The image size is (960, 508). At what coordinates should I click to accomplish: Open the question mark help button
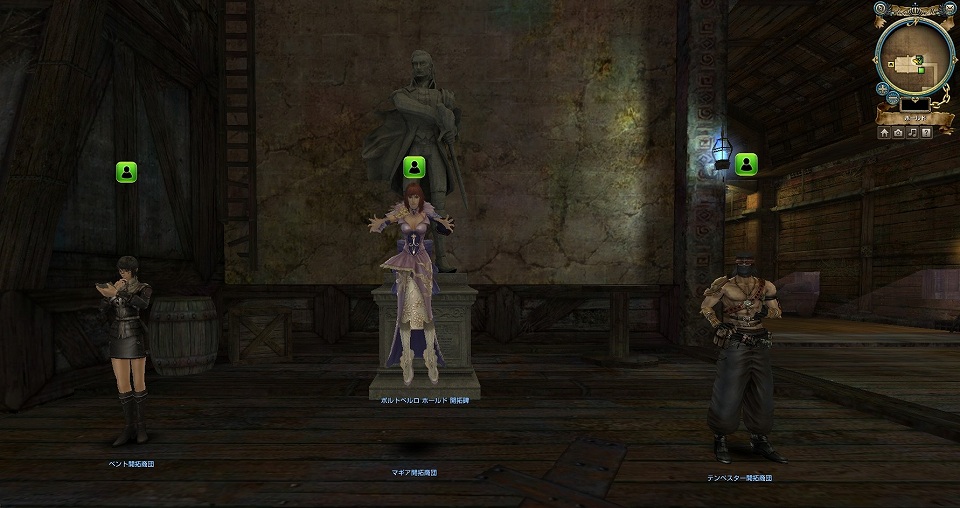pyautogui.click(x=926, y=132)
